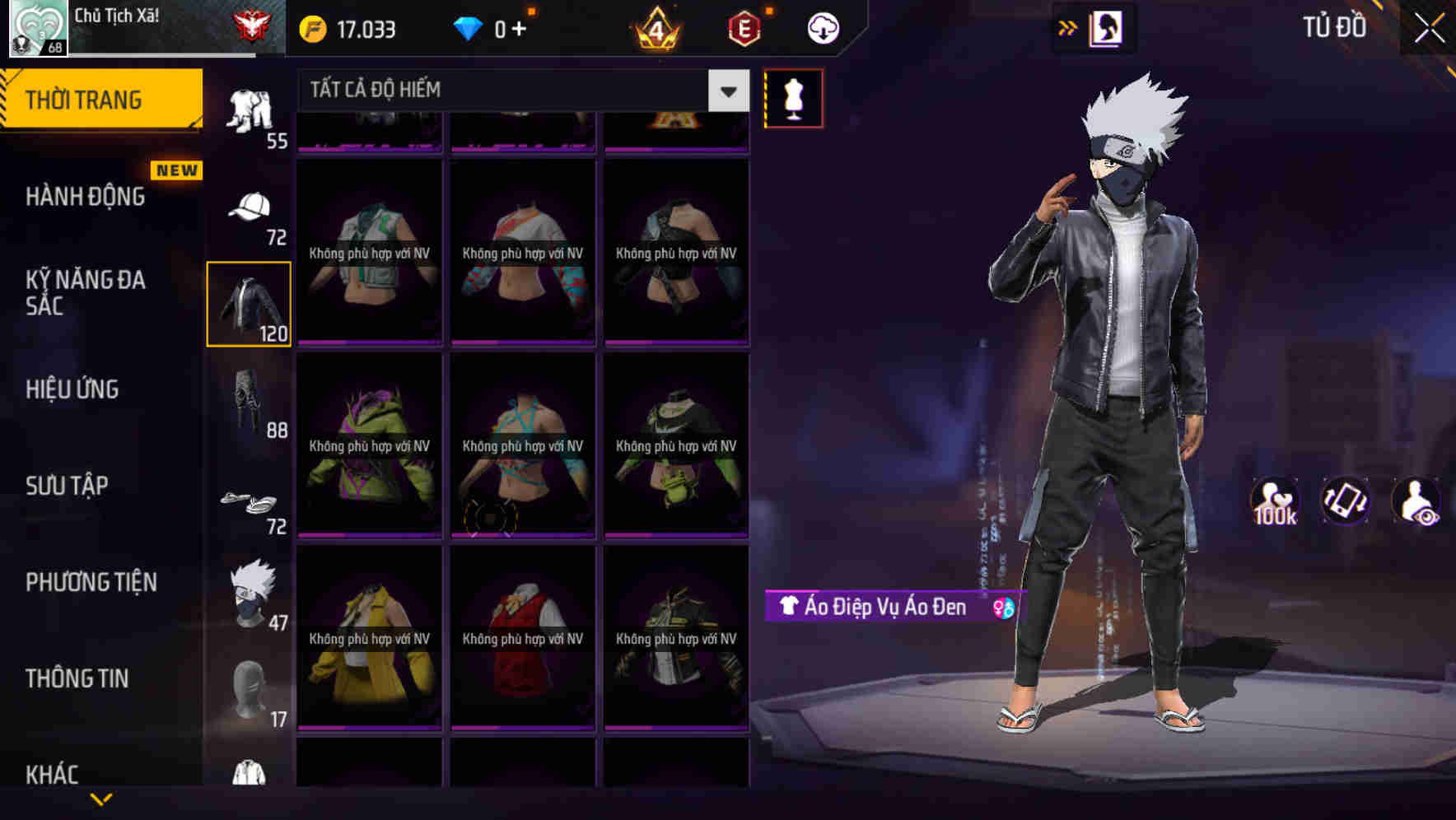Screen dimensions: 1456x820
Task: Toggle the mannequin display mode
Action: pyautogui.click(x=793, y=98)
